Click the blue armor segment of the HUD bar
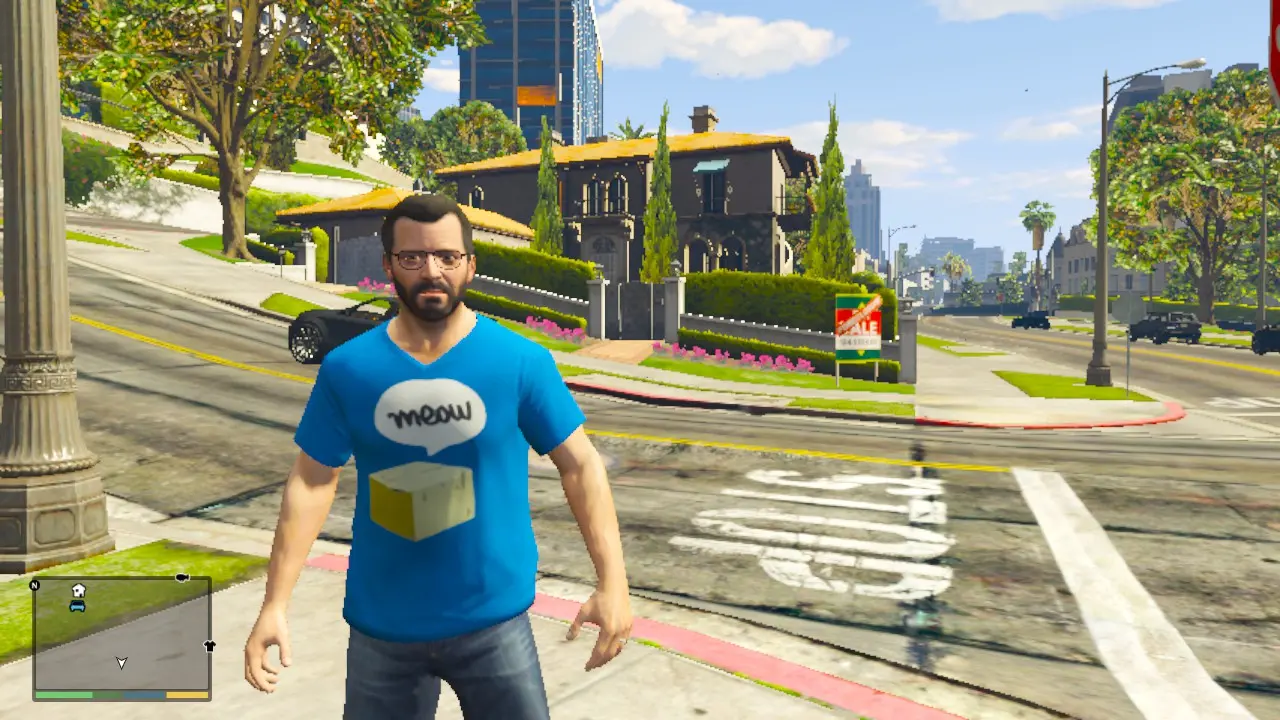 pos(142,693)
